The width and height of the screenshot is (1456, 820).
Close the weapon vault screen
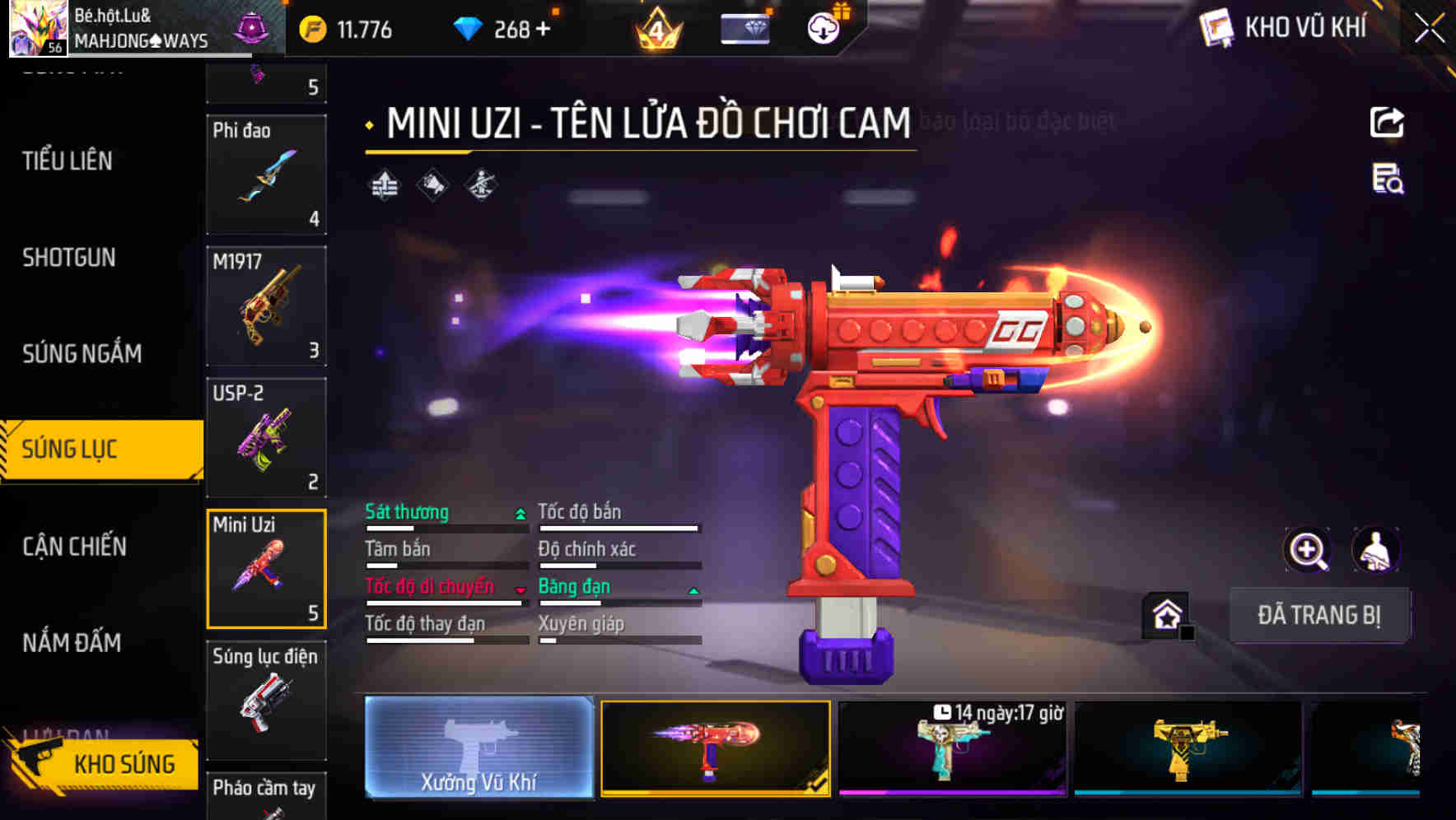pyautogui.click(x=1429, y=29)
